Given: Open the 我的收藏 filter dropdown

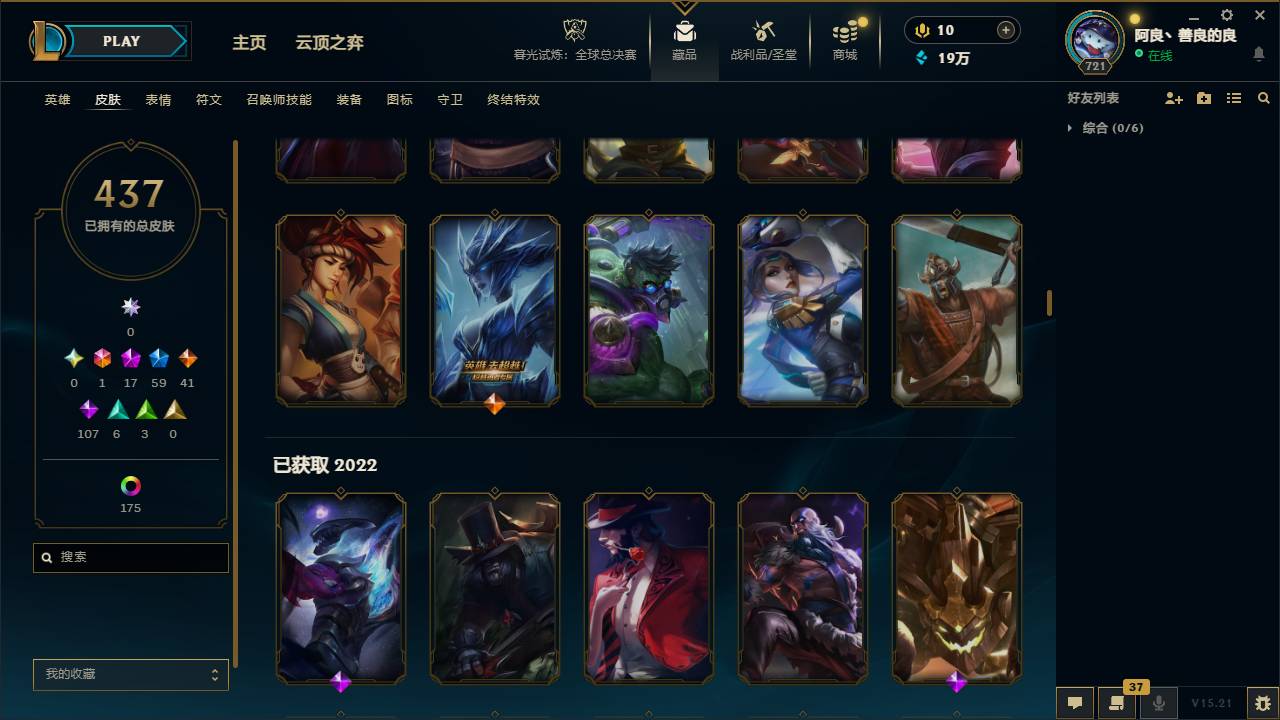Looking at the screenshot, I should 130,675.
